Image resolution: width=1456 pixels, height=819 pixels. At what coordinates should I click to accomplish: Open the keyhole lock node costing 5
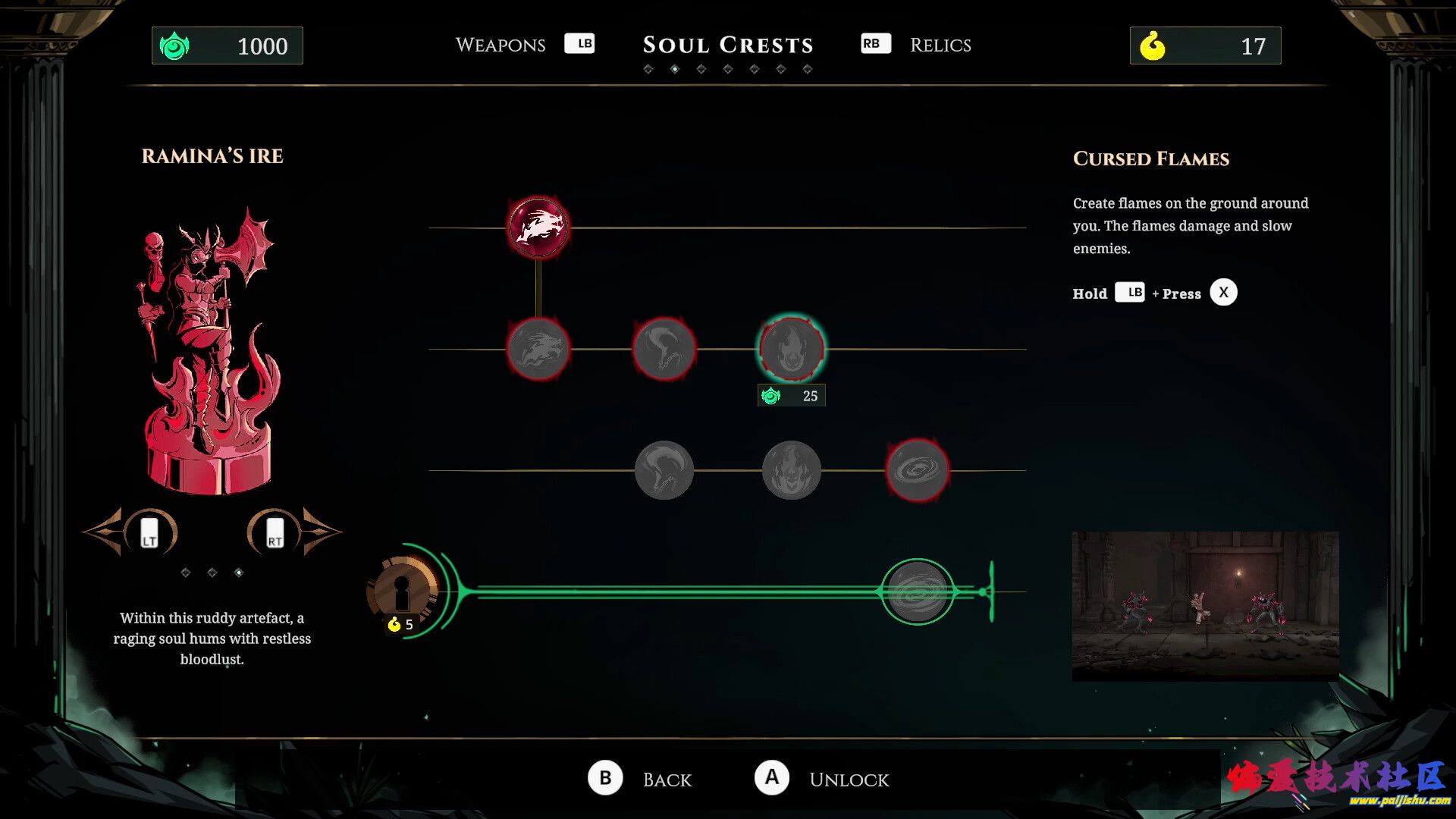click(x=402, y=592)
